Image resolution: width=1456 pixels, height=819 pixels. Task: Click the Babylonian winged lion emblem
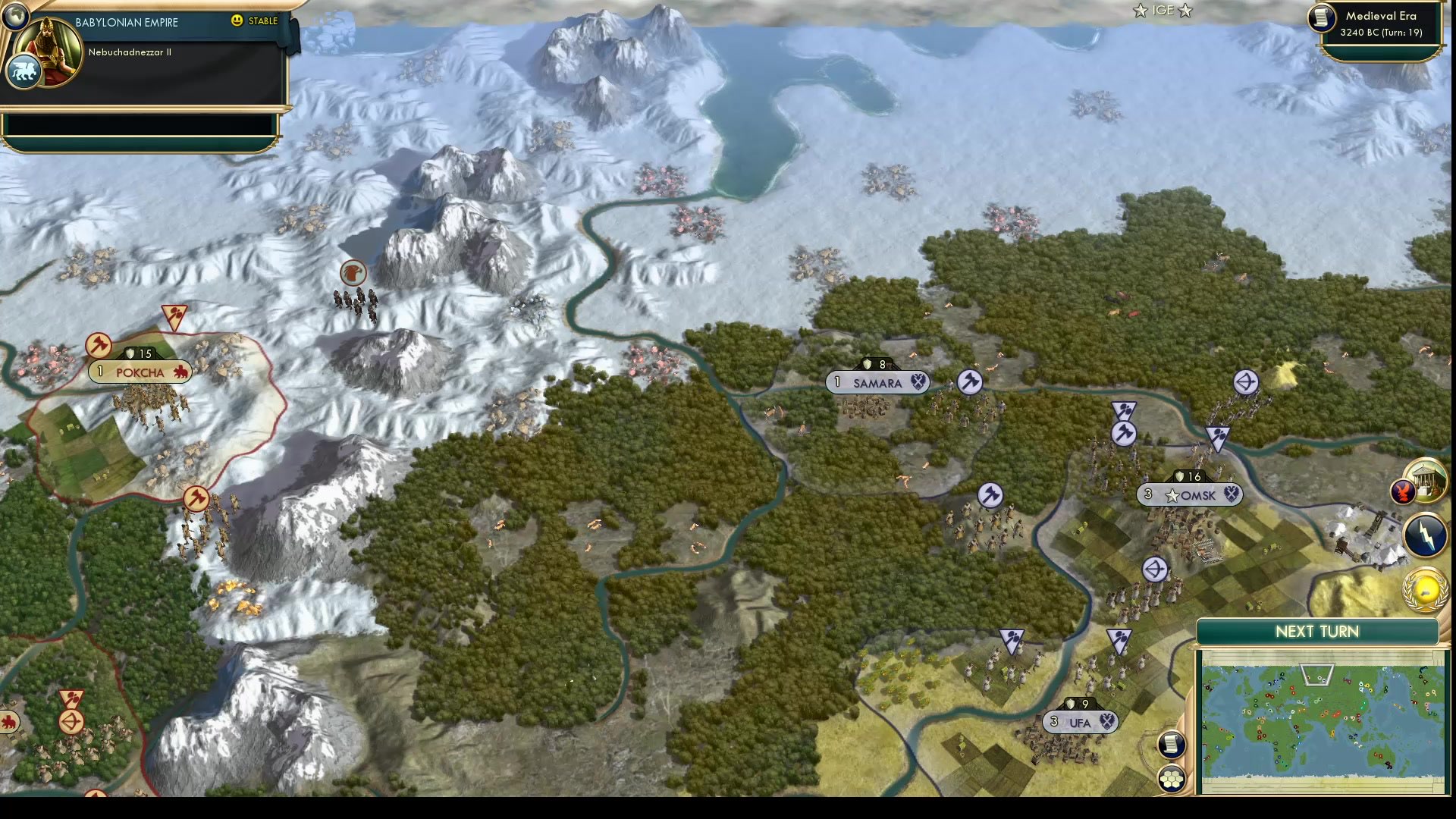point(23,71)
